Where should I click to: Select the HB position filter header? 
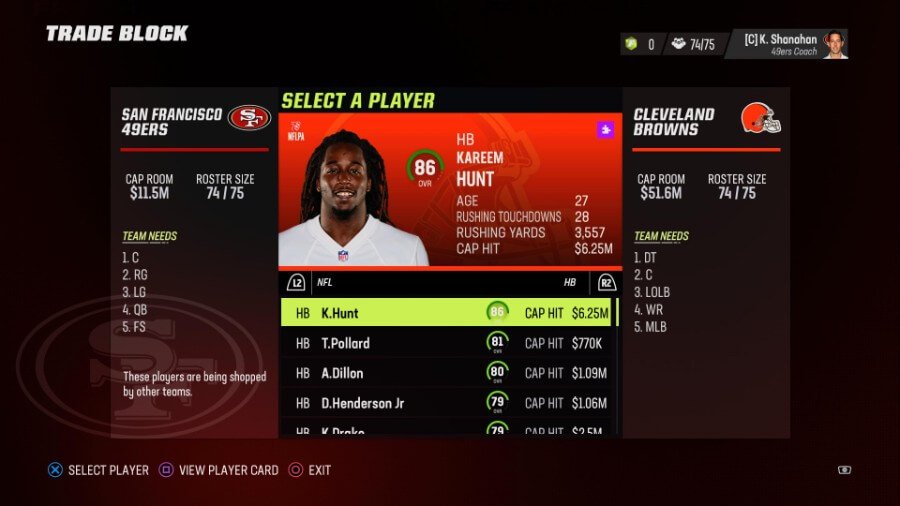[570, 282]
